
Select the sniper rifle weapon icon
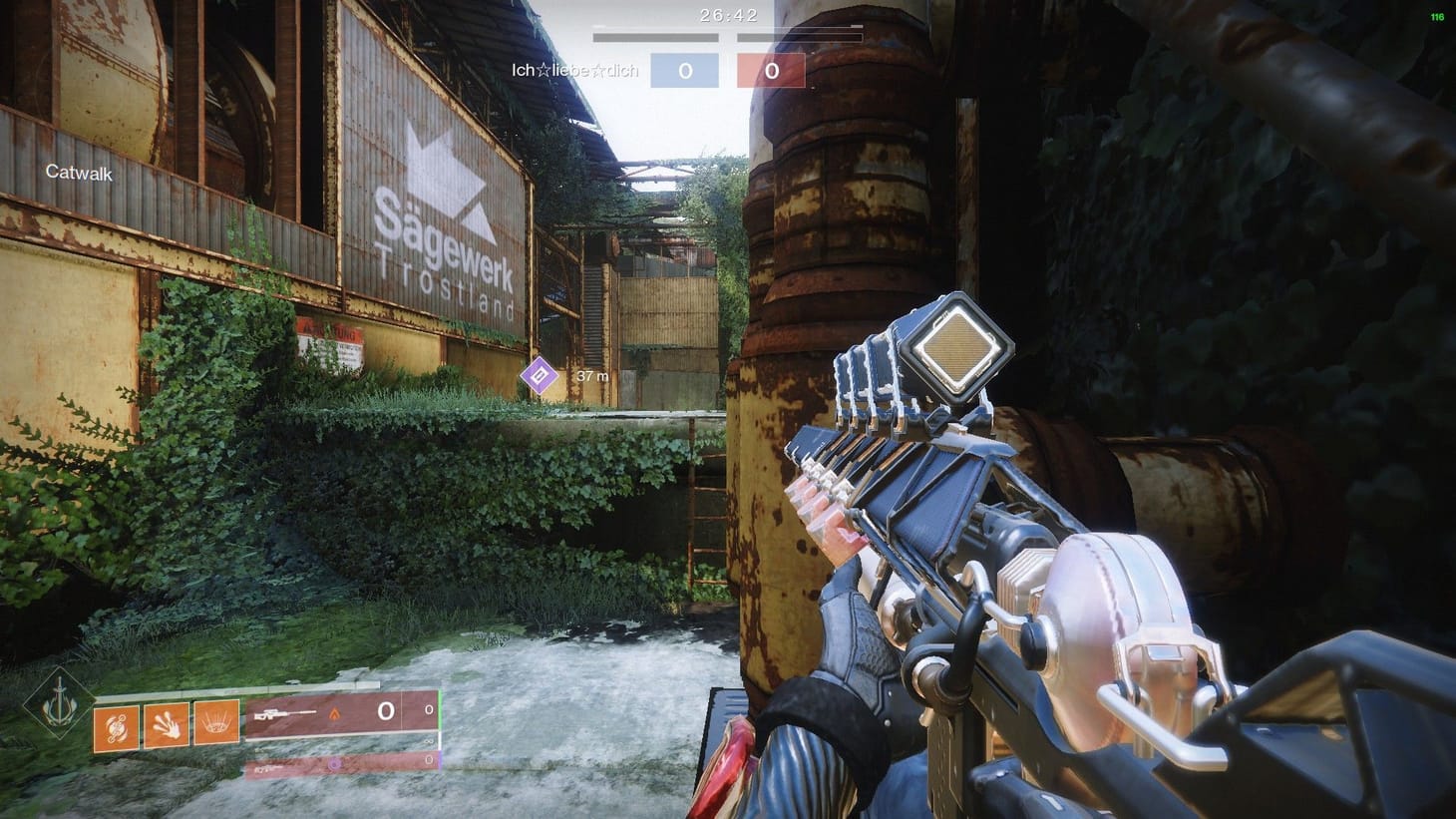282,713
